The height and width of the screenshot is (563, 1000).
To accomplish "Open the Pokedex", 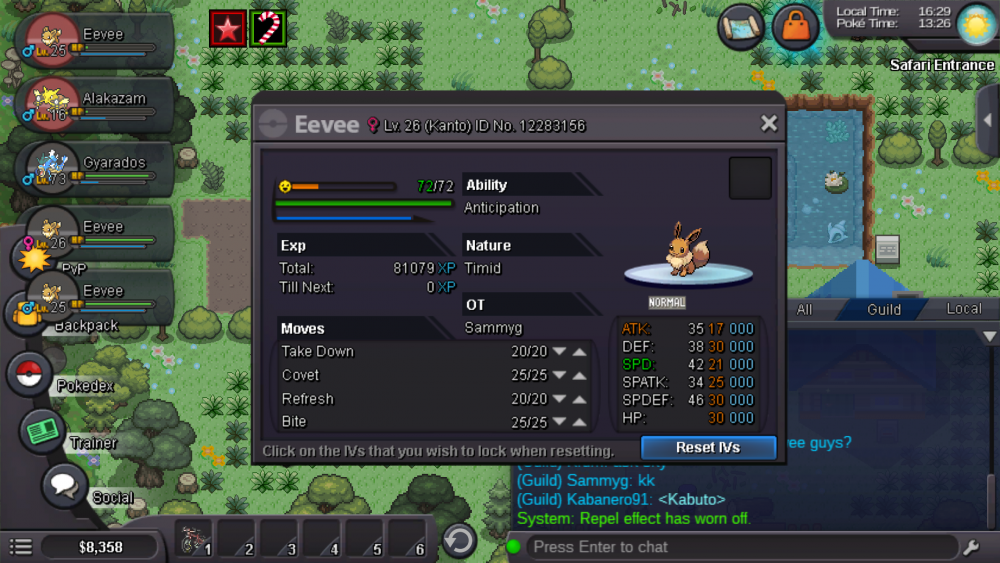I will [30, 375].
